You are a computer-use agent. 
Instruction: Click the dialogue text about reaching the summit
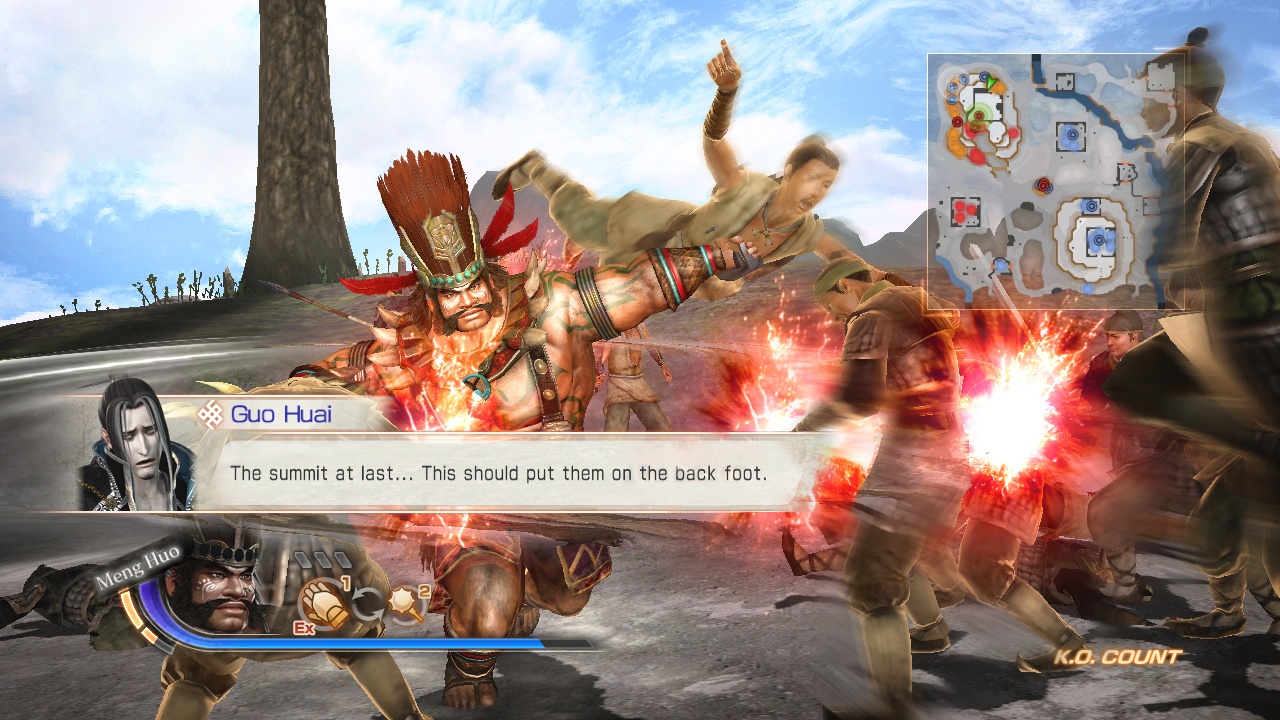501,474
